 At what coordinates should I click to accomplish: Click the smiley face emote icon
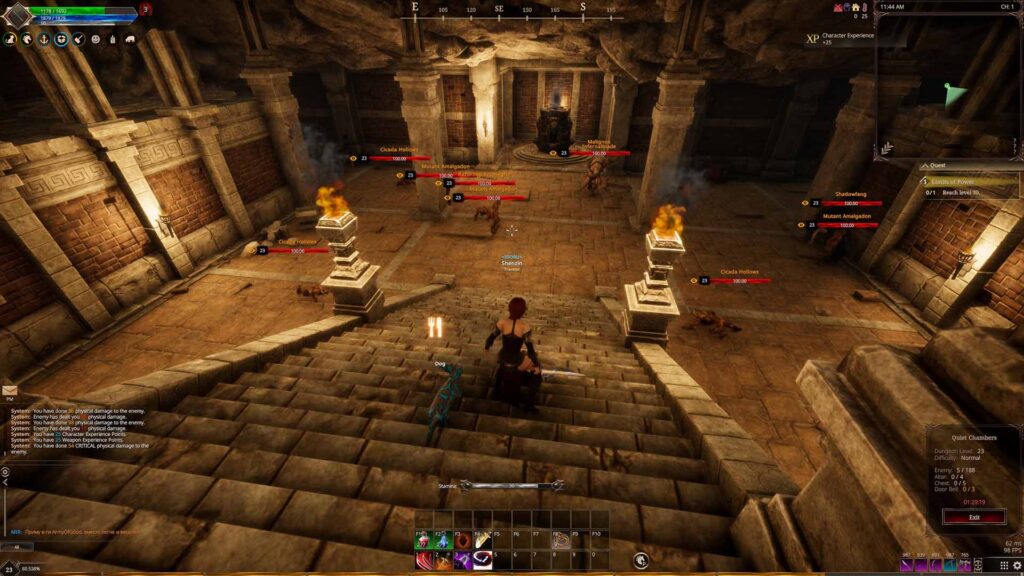point(95,39)
